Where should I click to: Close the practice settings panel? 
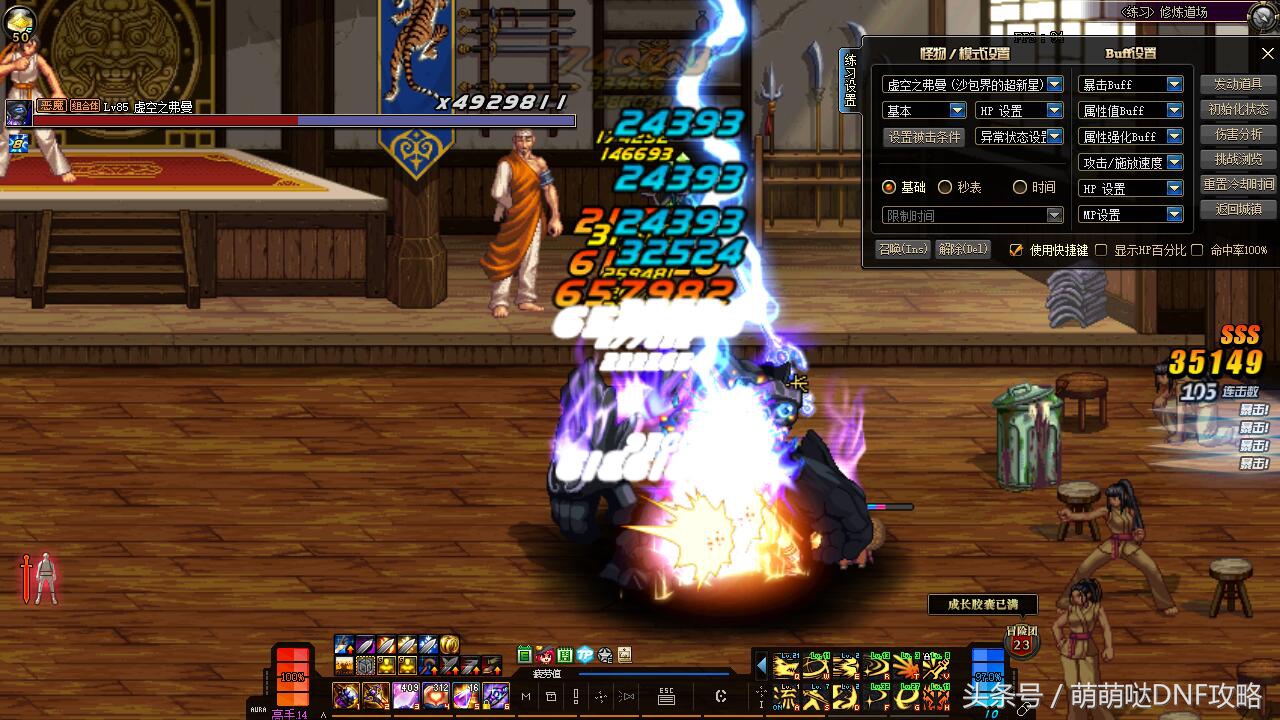tap(1267, 53)
